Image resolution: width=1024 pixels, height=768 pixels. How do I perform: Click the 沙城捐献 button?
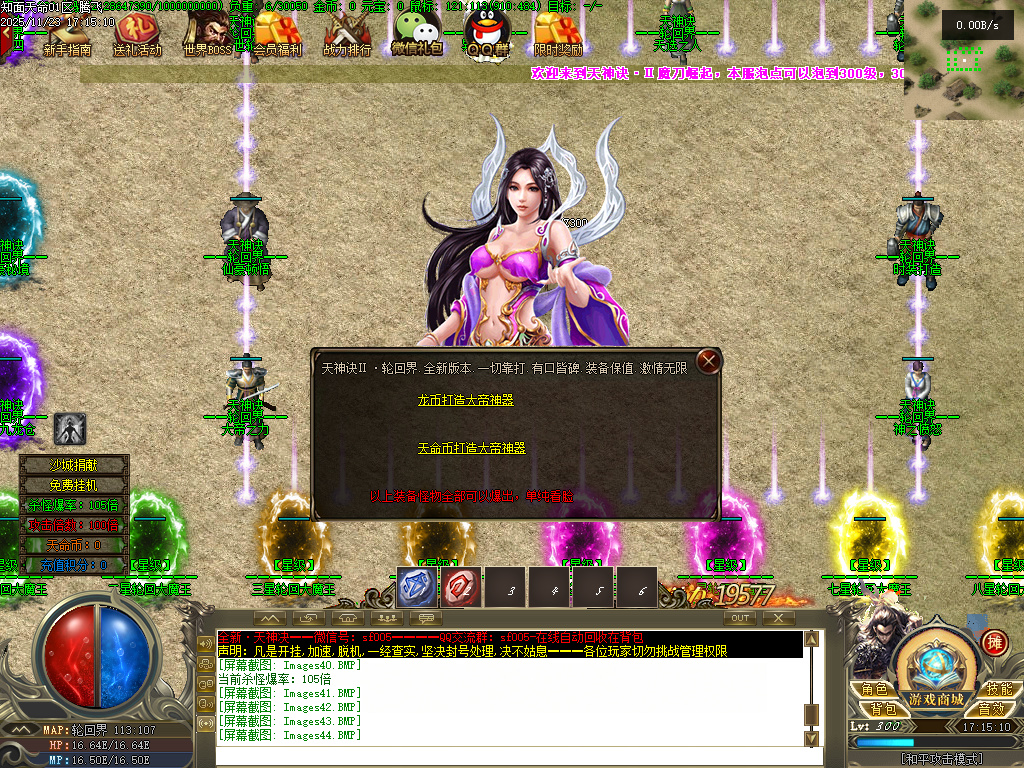[75, 465]
